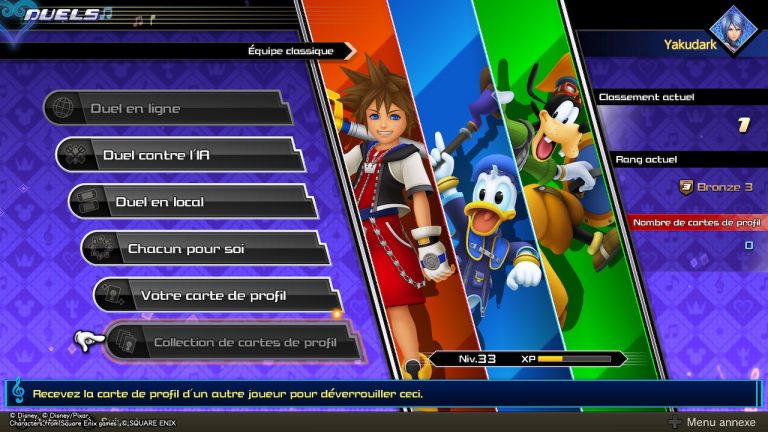This screenshot has width=768, height=432.
Task: Select the Duel en ligne menu entry
Action: coord(167,108)
